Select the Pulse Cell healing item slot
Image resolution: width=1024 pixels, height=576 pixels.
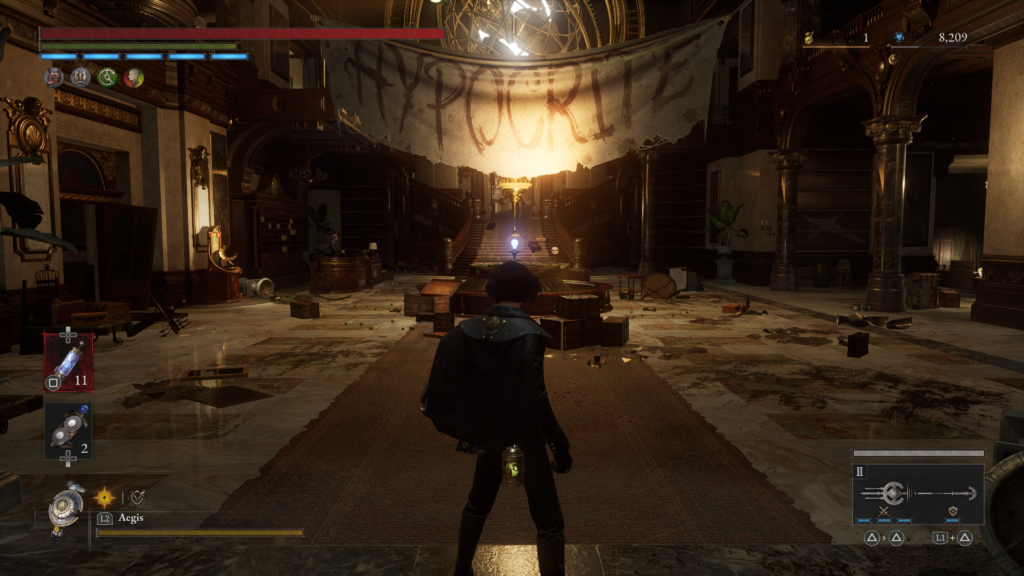click(x=68, y=362)
